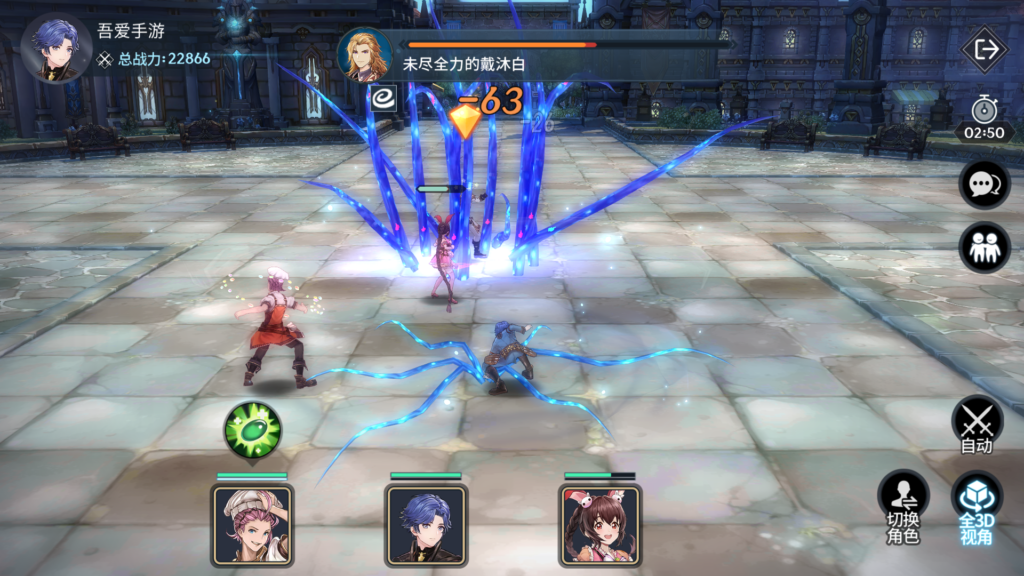Activate the green orb skill
This screenshot has height=576, width=1024.
click(x=252, y=430)
